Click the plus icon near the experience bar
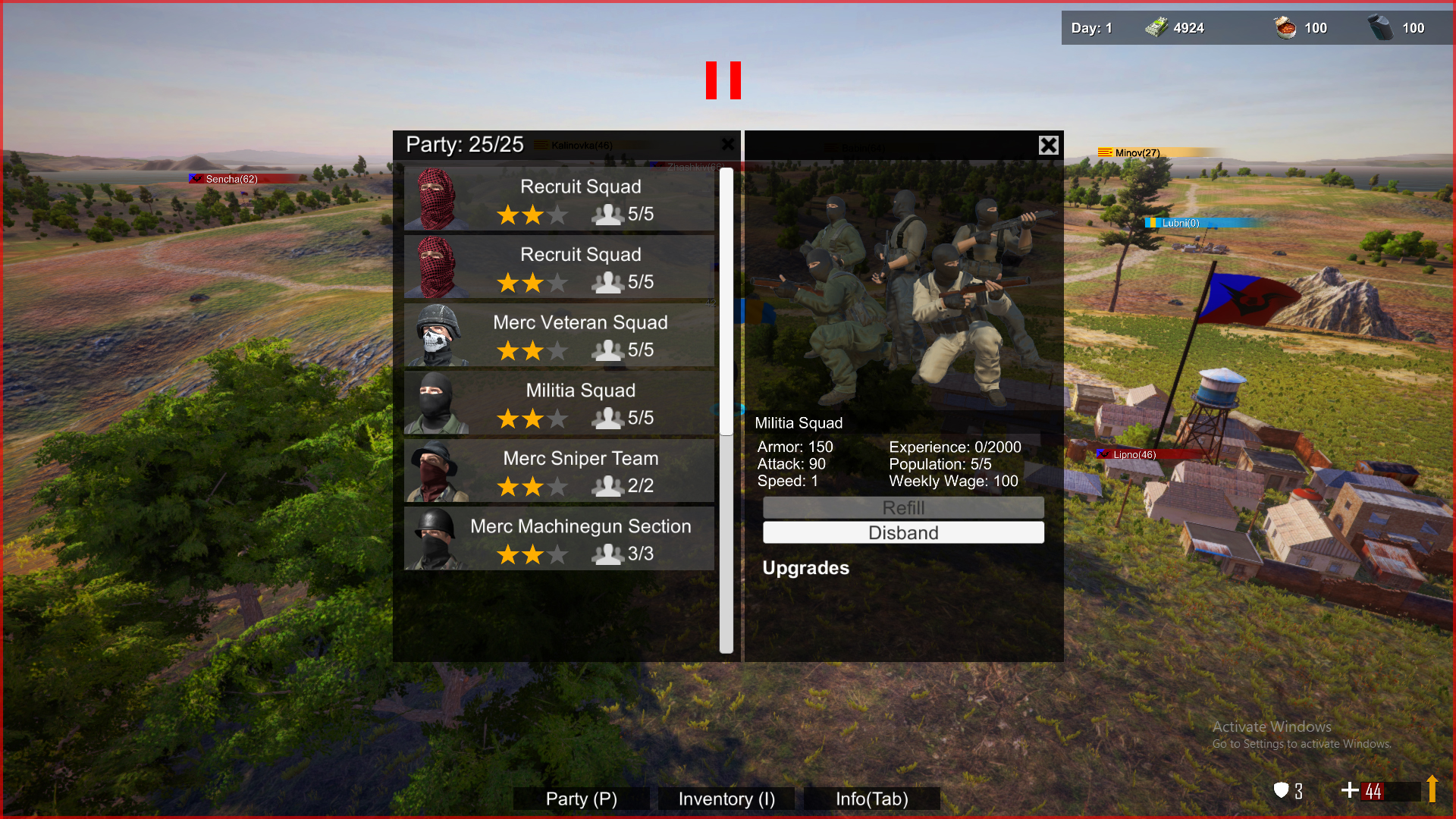 click(x=1351, y=790)
